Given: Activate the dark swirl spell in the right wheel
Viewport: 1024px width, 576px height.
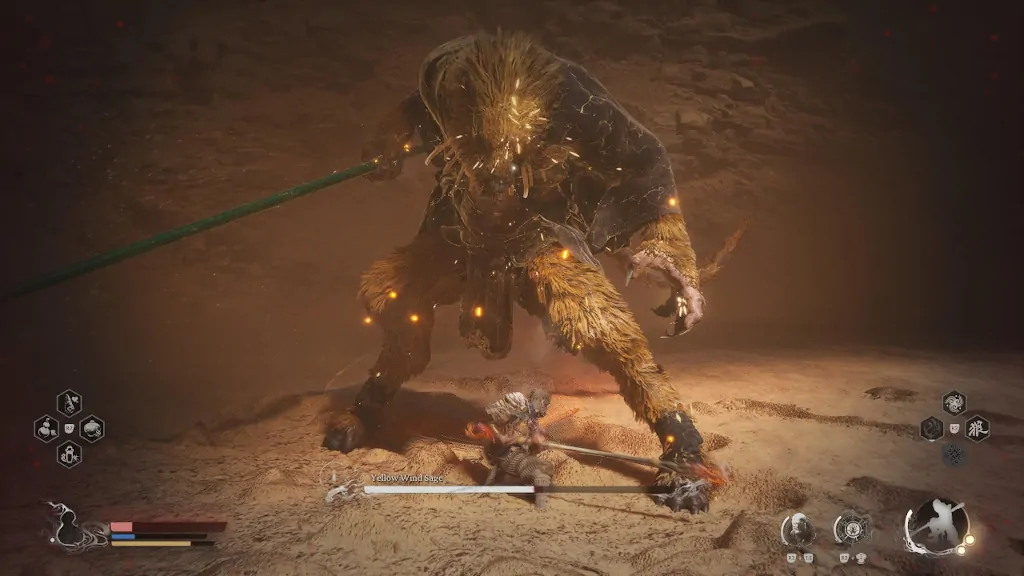Looking at the screenshot, I should coord(932,429).
